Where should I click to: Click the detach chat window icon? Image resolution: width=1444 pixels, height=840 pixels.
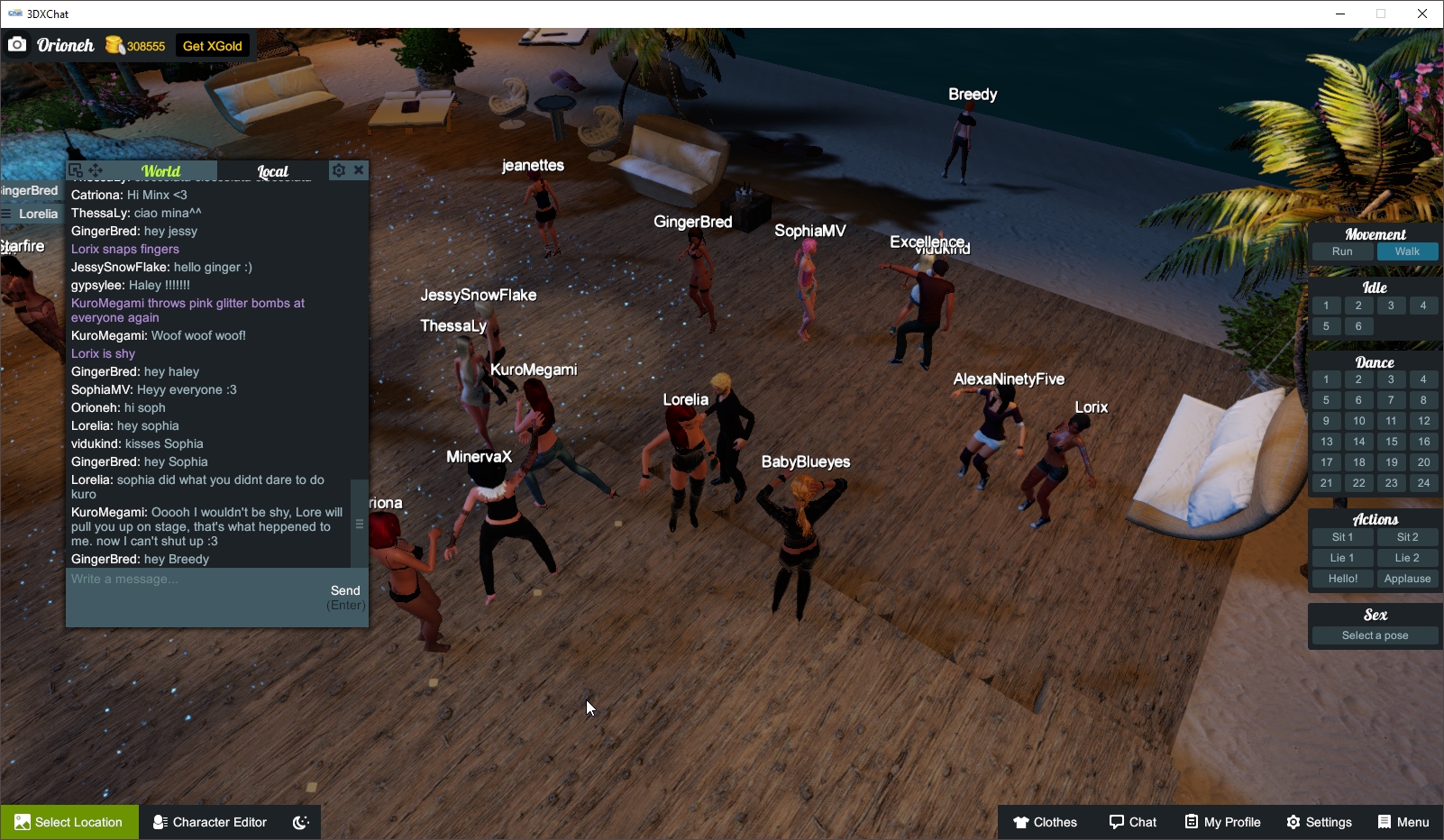point(74,169)
